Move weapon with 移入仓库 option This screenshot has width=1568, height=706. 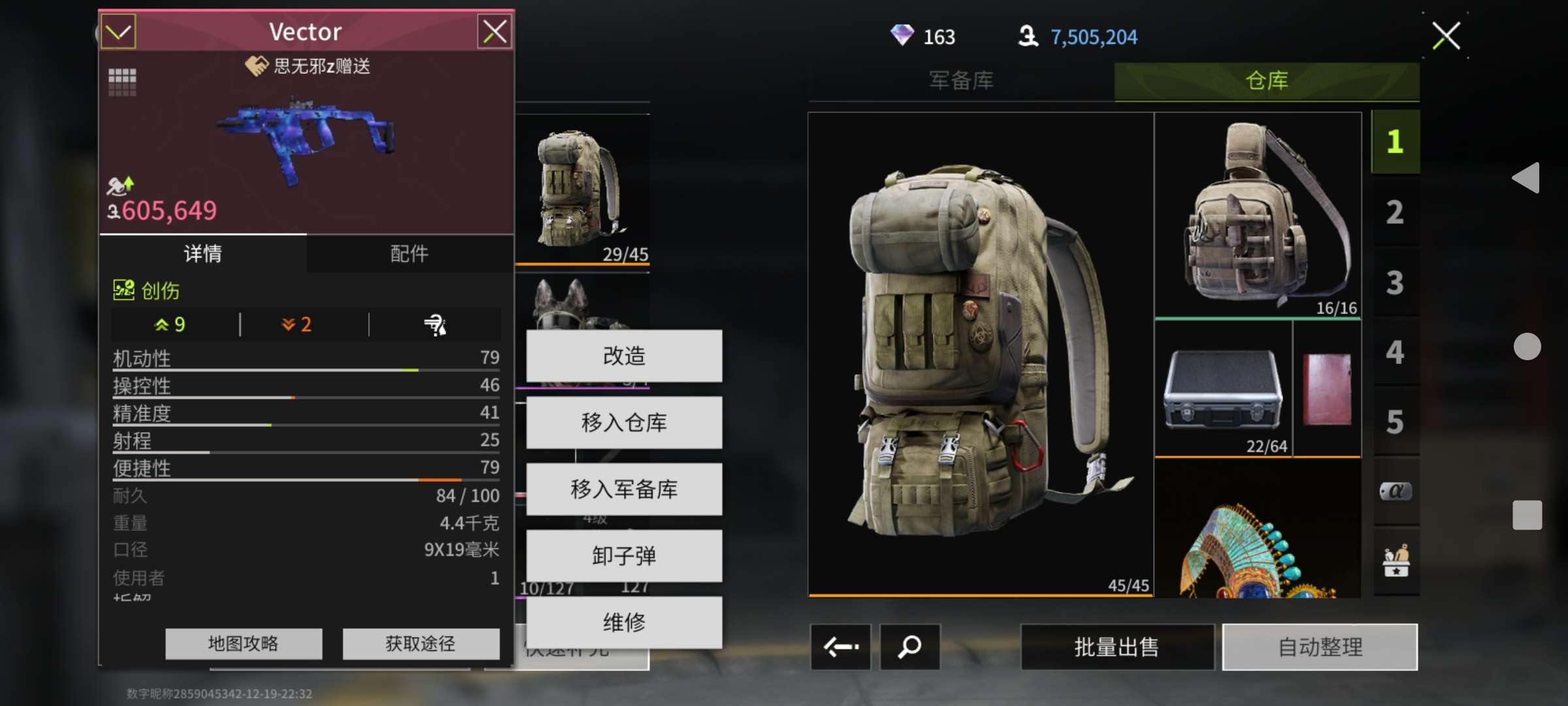click(624, 422)
